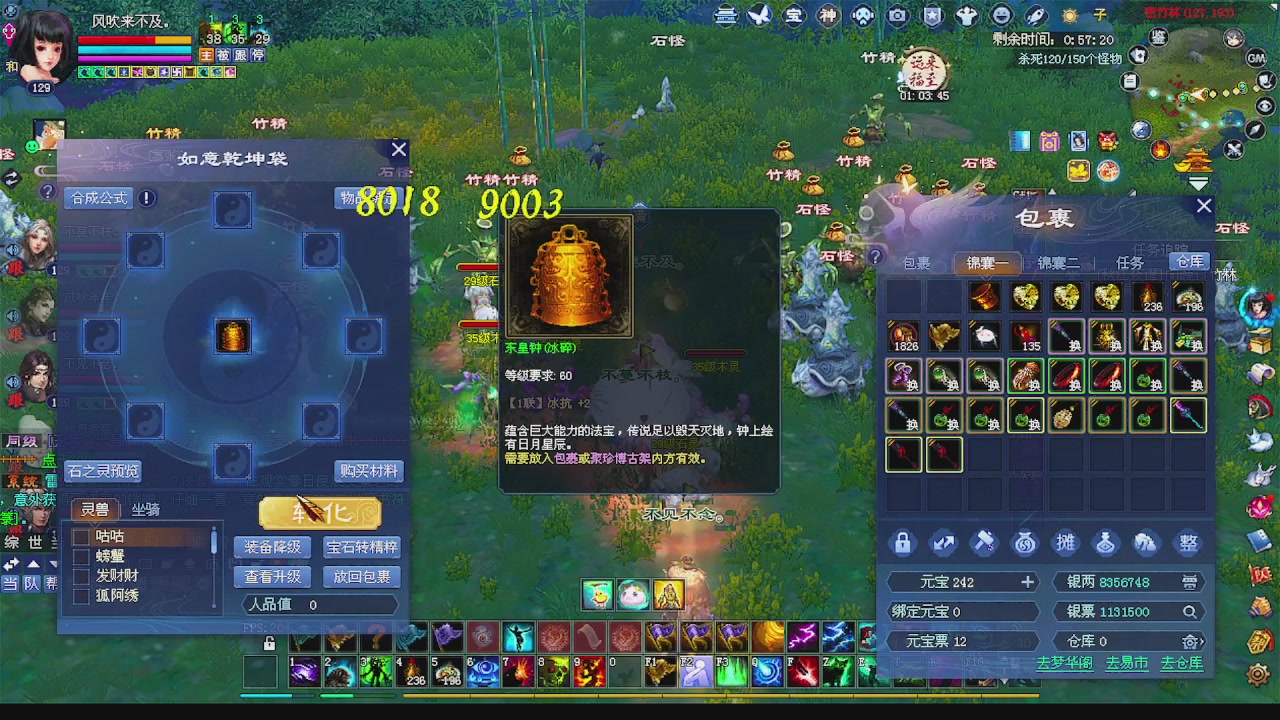Open the lock icon in the bag panel
Image resolution: width=1280 pixels, height=720 pixels.
903,542
